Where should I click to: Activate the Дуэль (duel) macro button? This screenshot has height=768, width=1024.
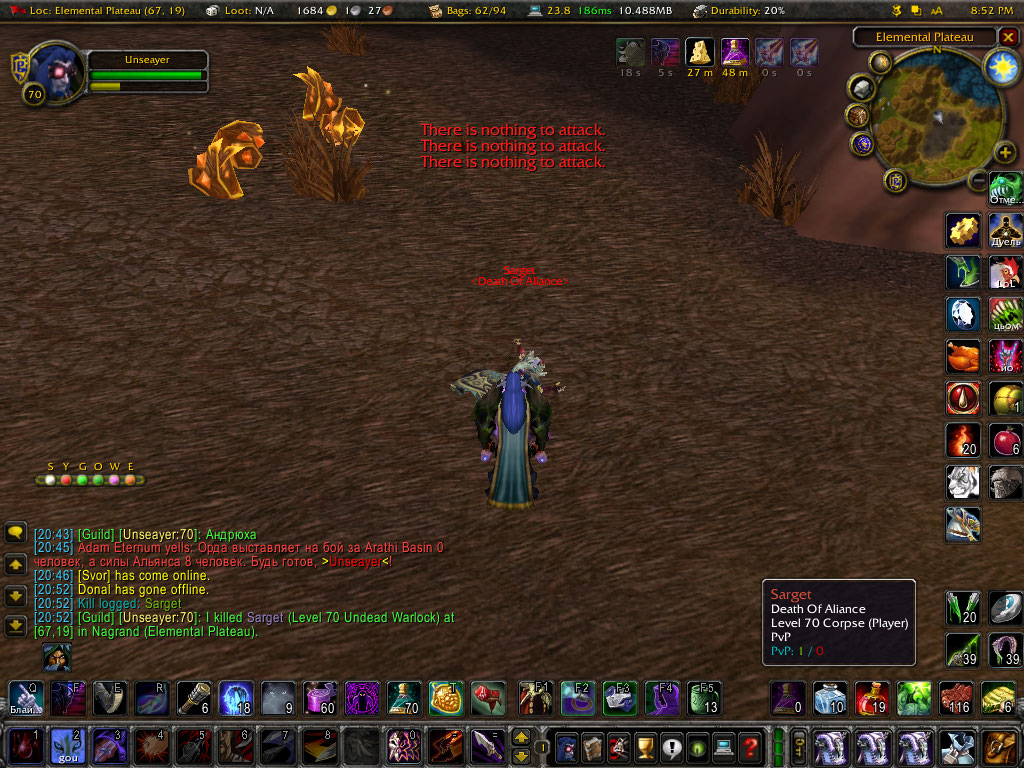(1005, 229)
